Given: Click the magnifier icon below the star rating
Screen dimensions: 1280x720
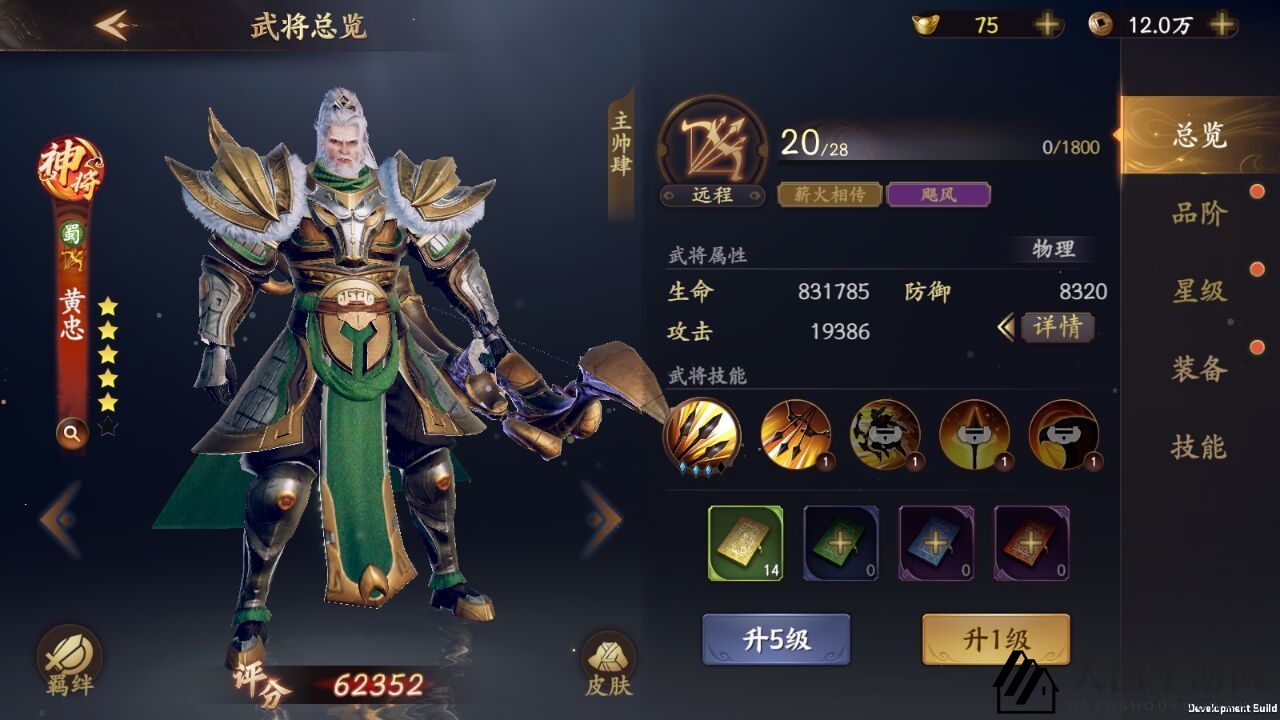Looking at the screenshot, I should 70,433.
